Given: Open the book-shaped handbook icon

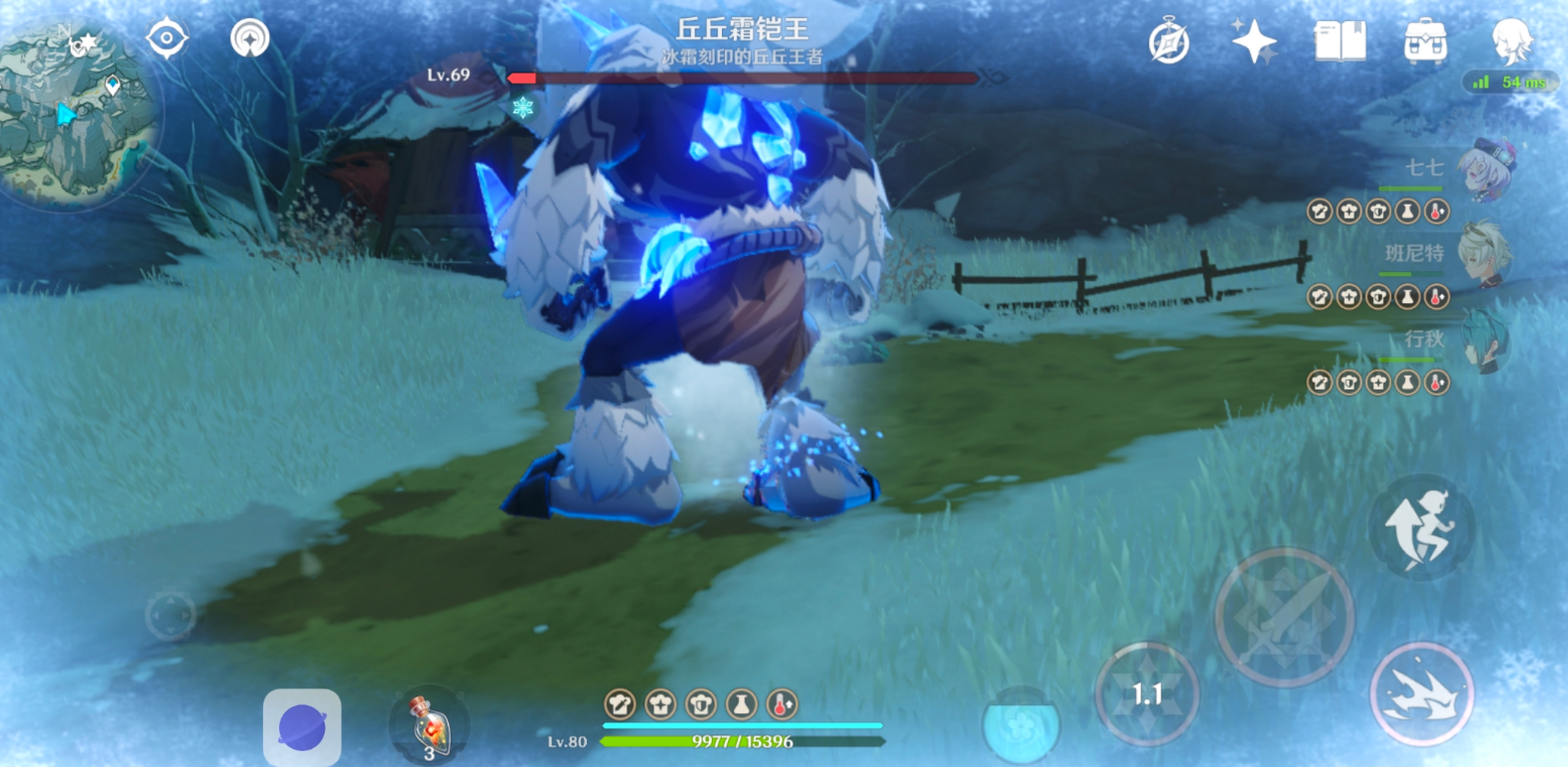Looking at the screenshot, I should [1340, 42].
